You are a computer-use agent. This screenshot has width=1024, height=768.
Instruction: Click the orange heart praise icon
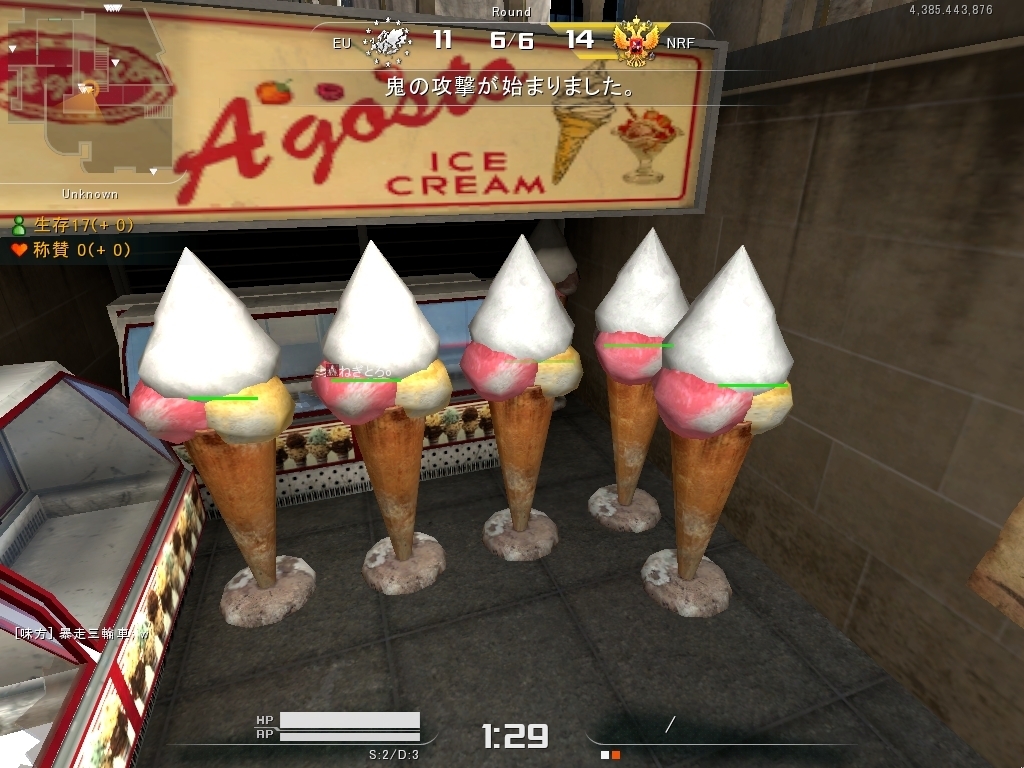pyautogui.click(x=19, y=250)
